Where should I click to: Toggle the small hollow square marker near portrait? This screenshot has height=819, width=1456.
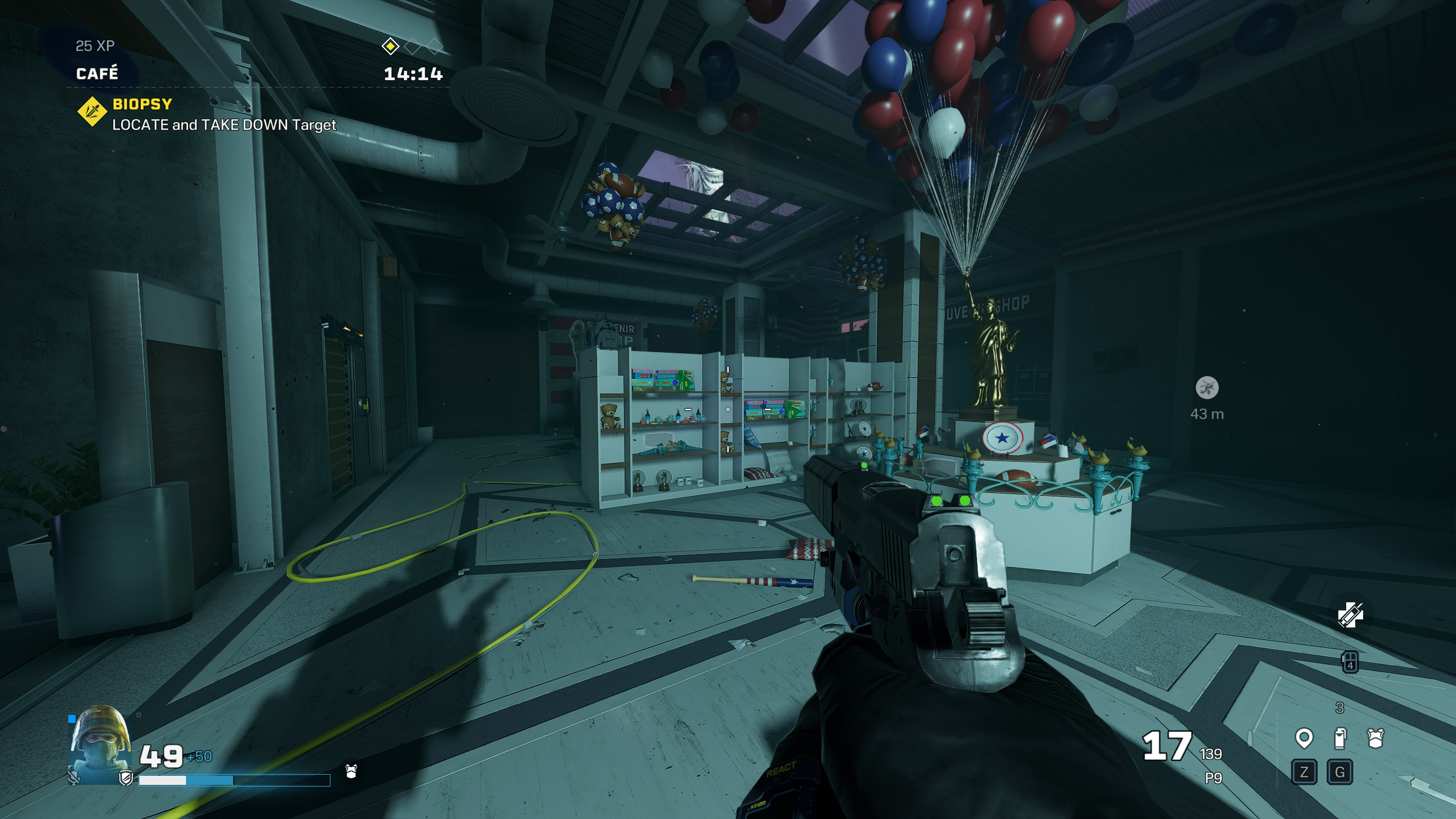point(138,714)
